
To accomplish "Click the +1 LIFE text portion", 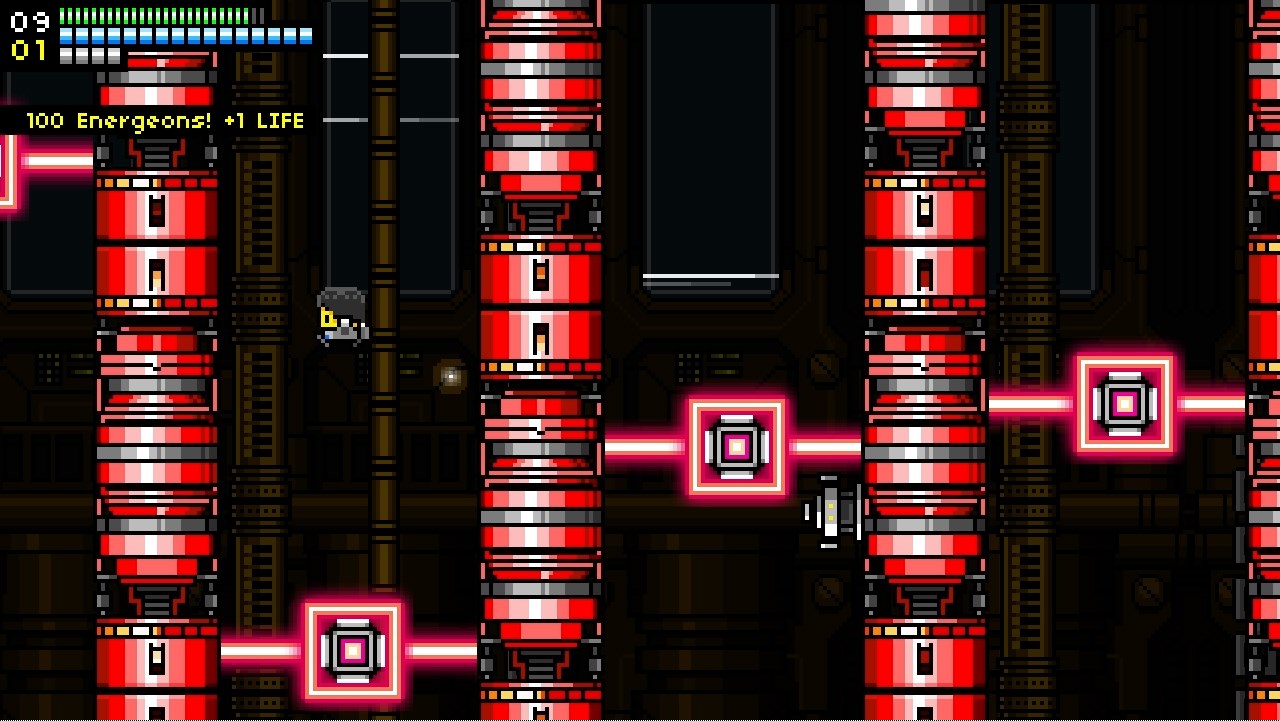I will point(262,119).
